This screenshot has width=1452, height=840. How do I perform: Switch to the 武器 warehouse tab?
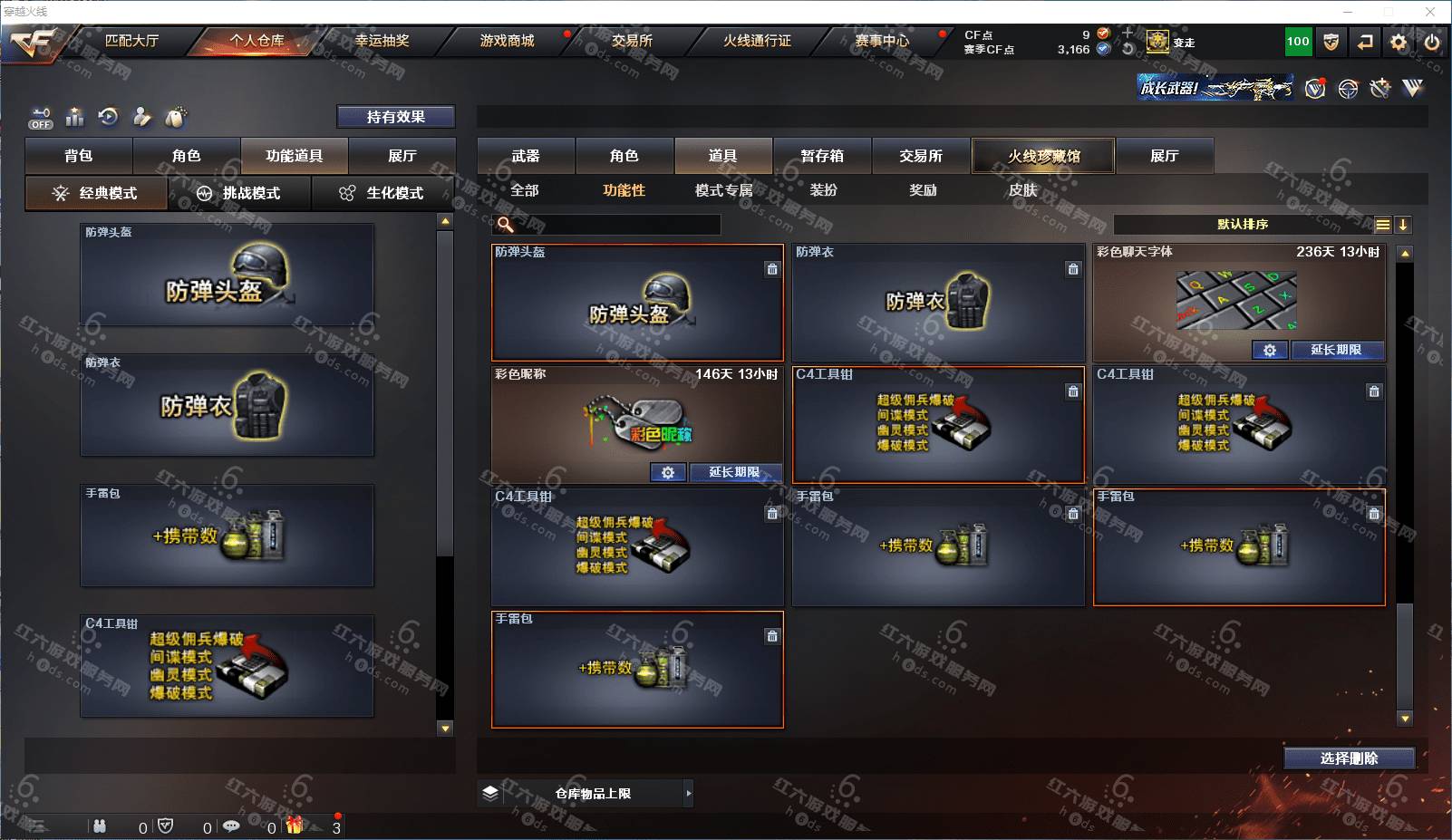(x=526, y=156)
